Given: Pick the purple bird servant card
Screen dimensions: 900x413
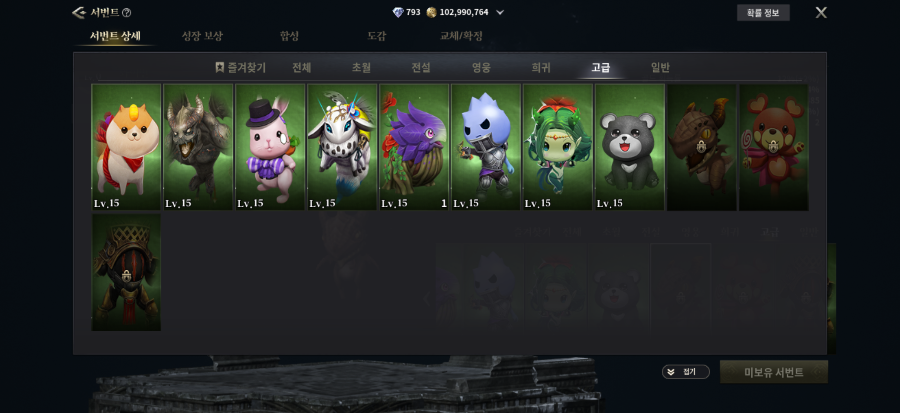Looking at the screenshot, I should (414, 146).
